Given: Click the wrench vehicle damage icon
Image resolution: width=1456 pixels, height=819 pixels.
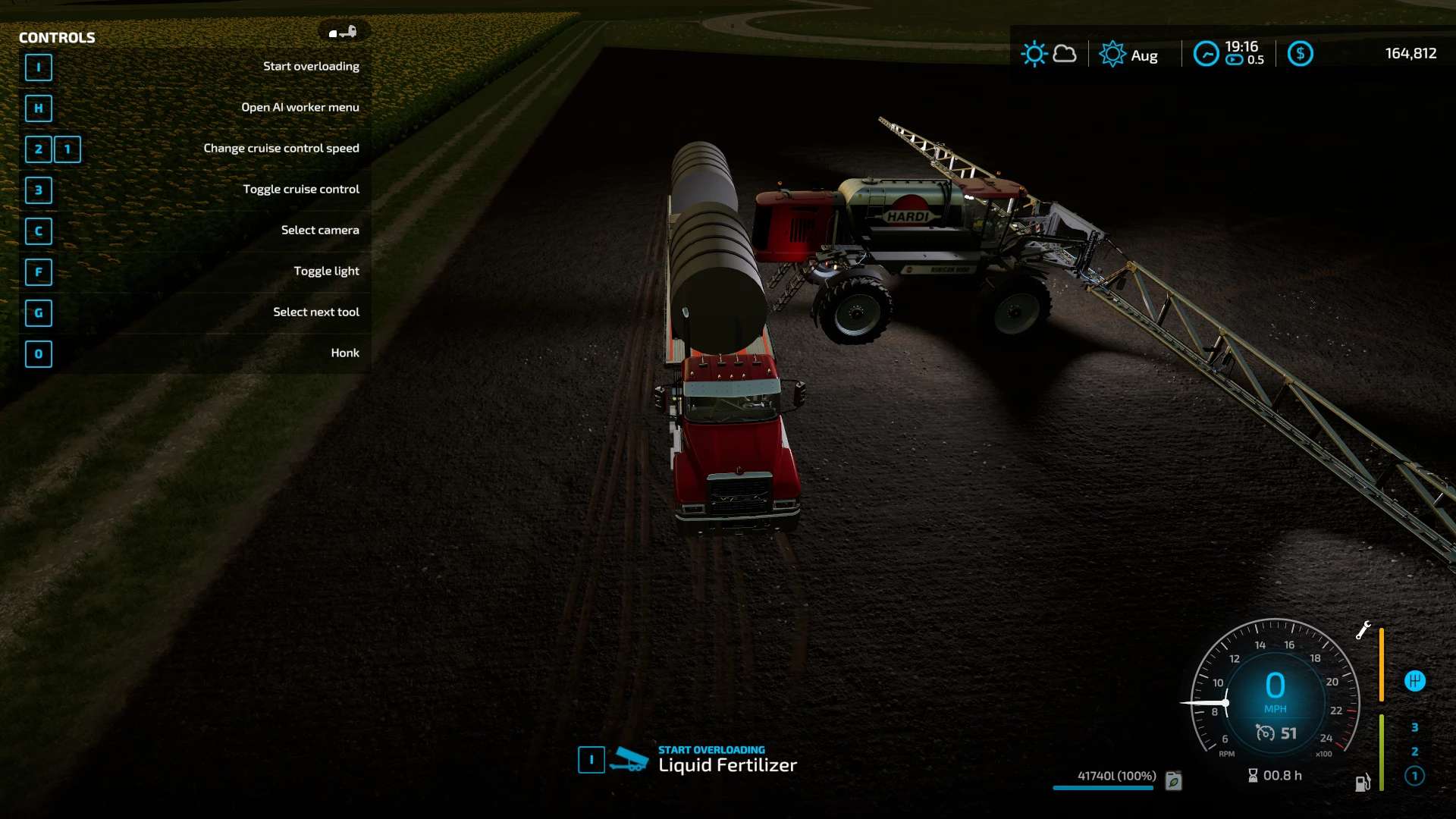Looking at the screenshot, I should (1363, 630).
